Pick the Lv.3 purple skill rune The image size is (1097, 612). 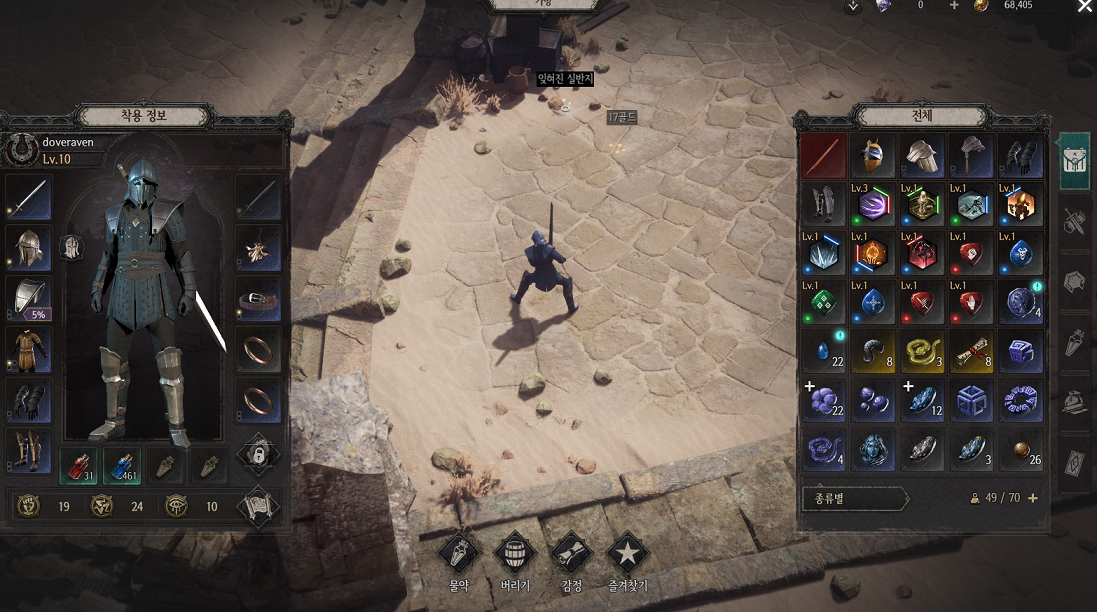pyautogui.click(x=872, y=205)
